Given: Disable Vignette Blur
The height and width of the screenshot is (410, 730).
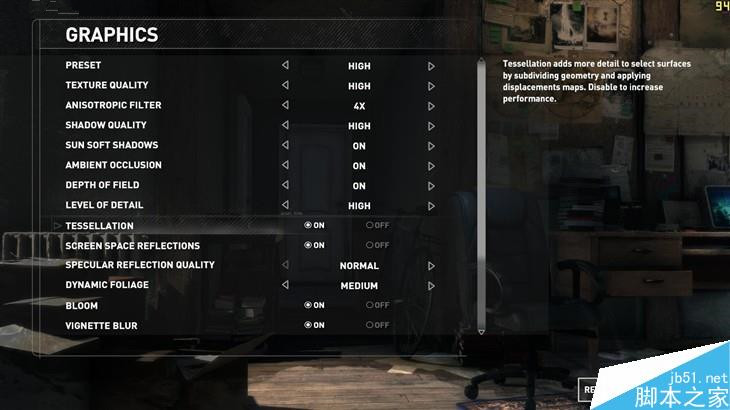Looking at the screenshot, I should click(377, 326).
